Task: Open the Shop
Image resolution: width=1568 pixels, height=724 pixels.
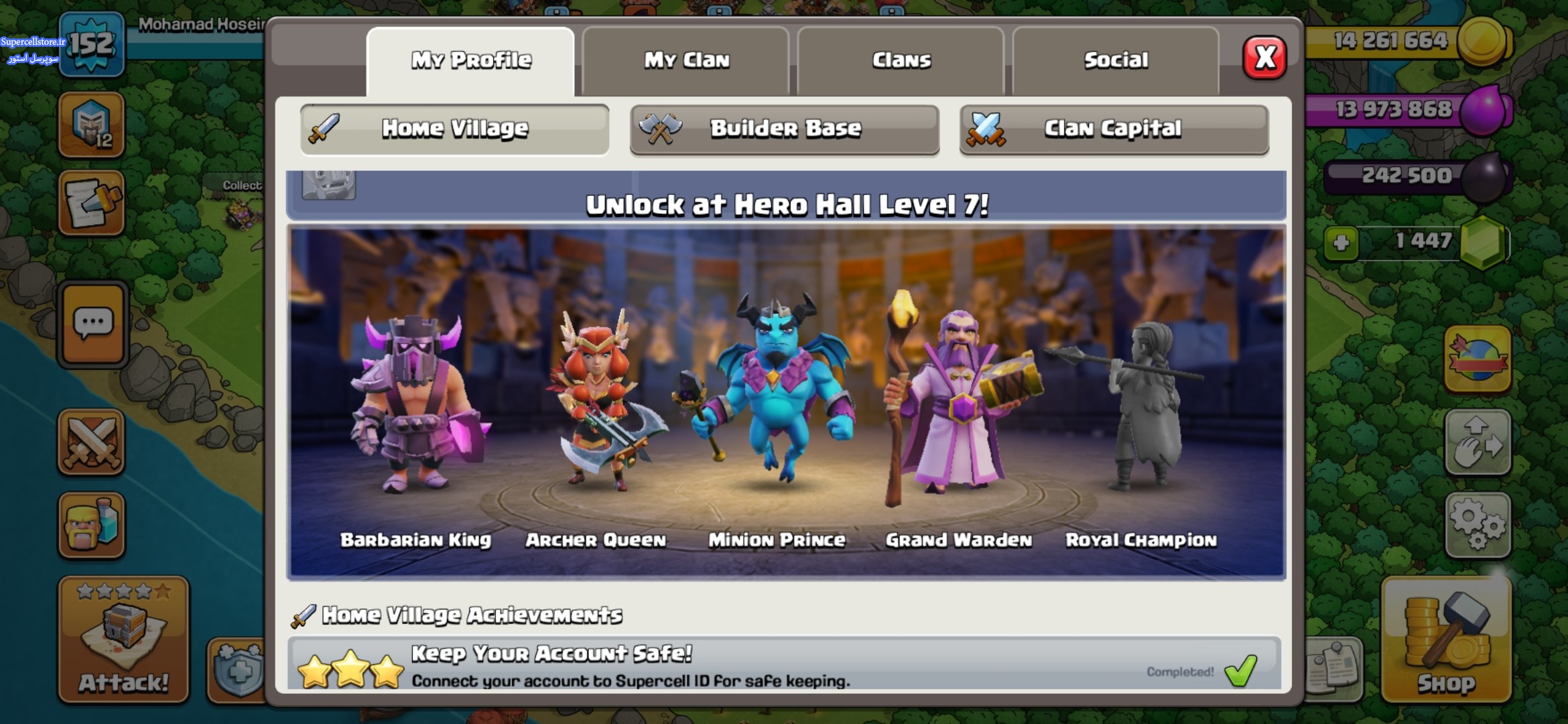Action: tap(1446, 639)
